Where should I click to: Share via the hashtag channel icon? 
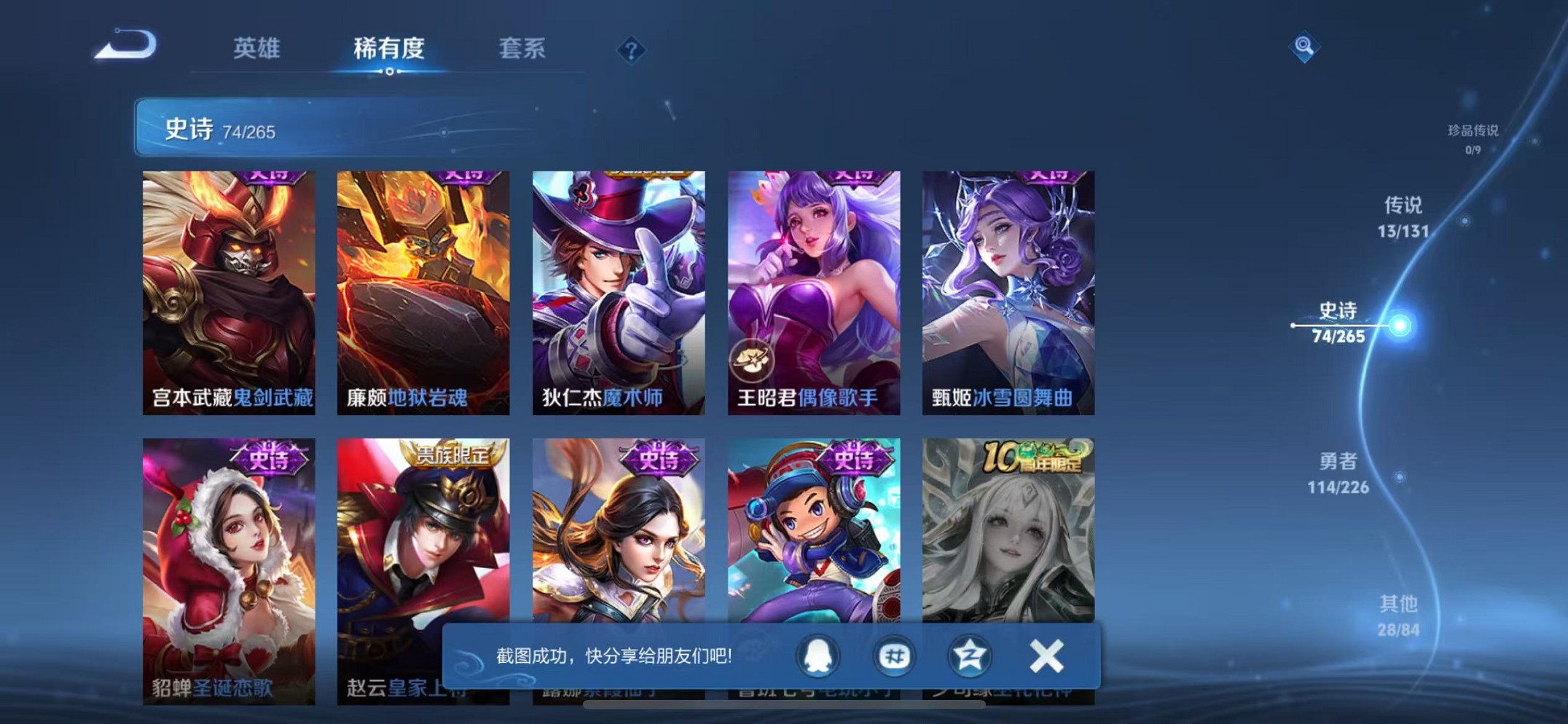click(893, 656)
